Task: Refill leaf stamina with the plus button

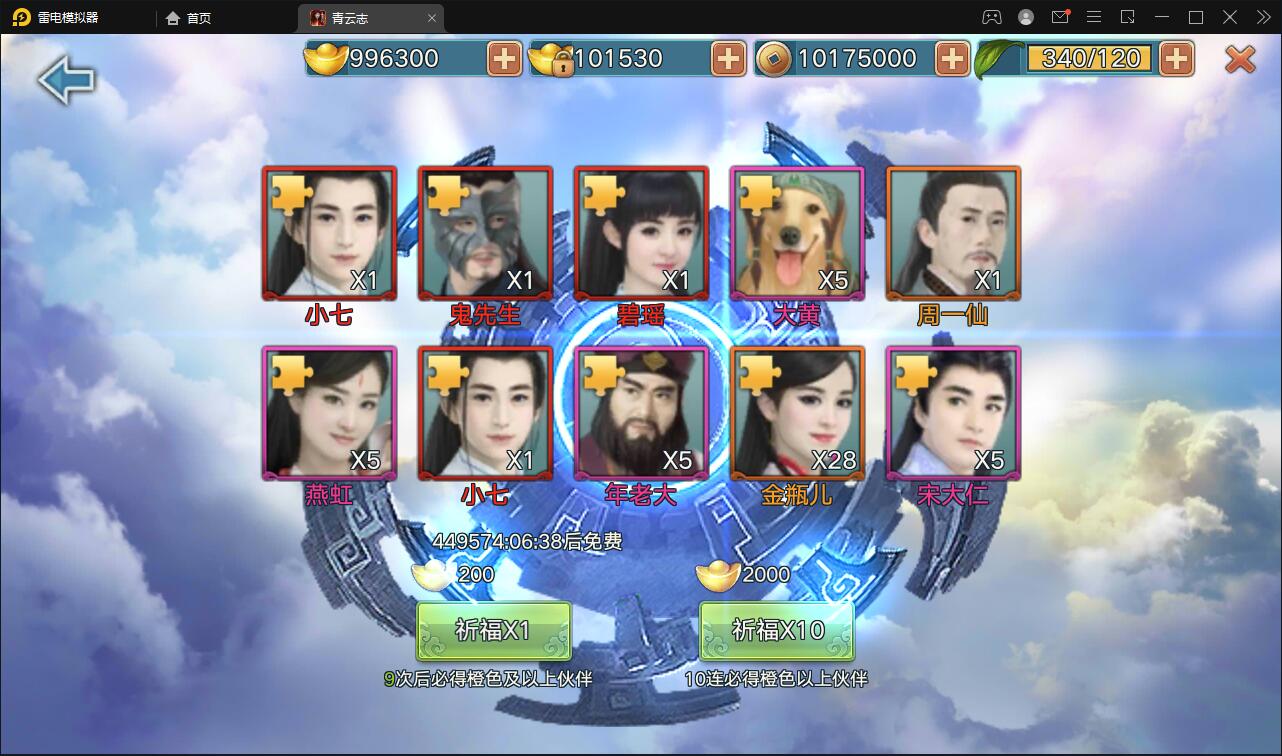Action: click(x=1176, y=59)
